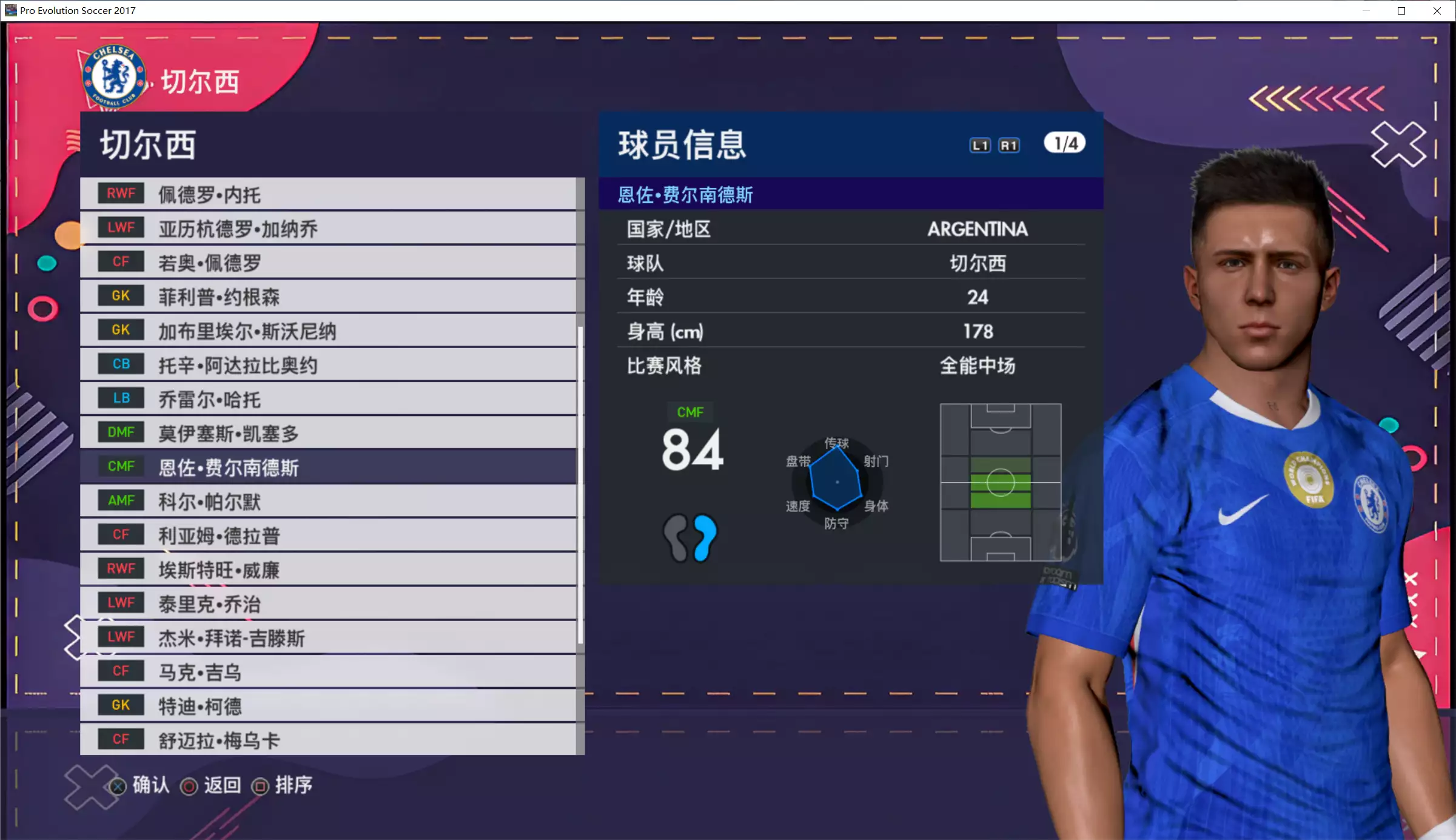Image resolution: width=1456 pixels, height=840 pixels.
Task: Close the Pro Evolution Soccer 2017 window
Action: [x=1437, y=11]
